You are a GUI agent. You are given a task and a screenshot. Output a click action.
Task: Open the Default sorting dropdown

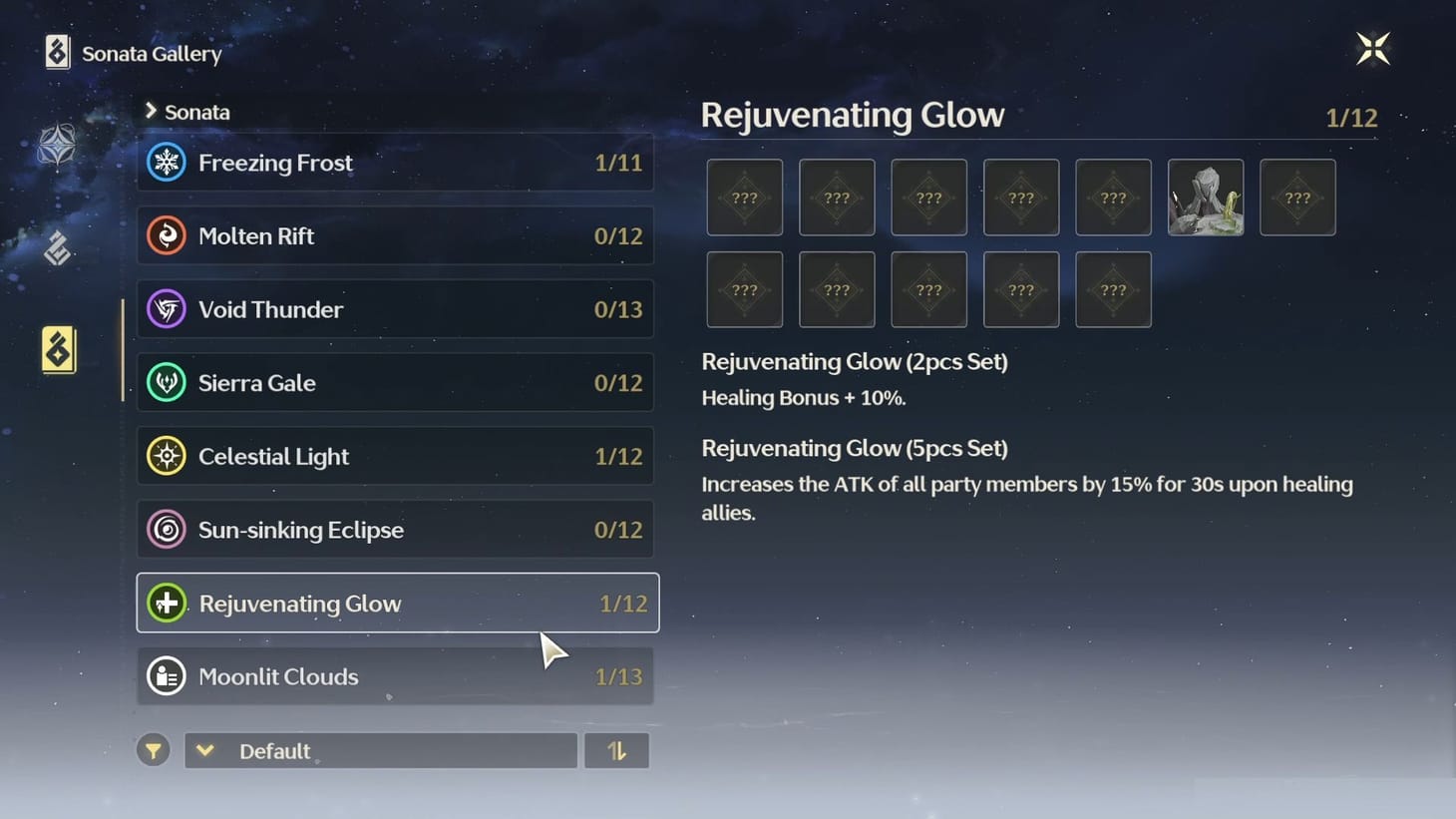point(381,750)
